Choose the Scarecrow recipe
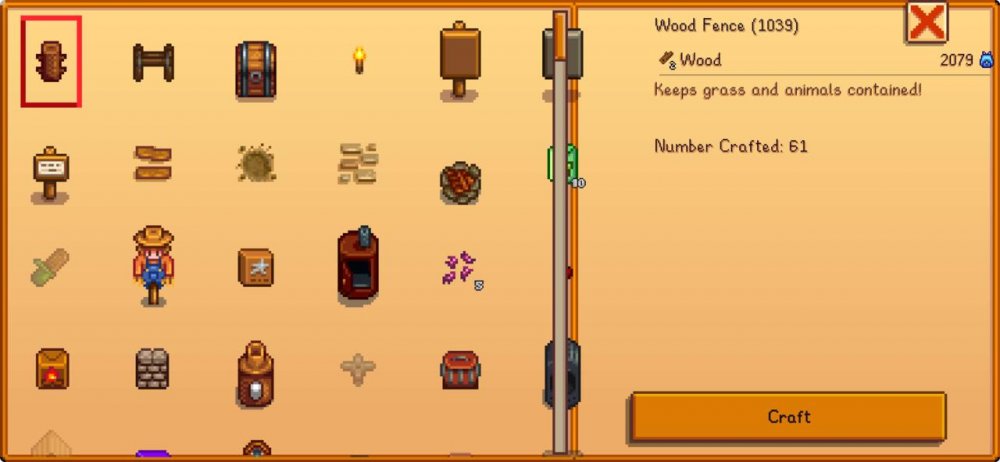1000x462 pixels. point(153,265)
